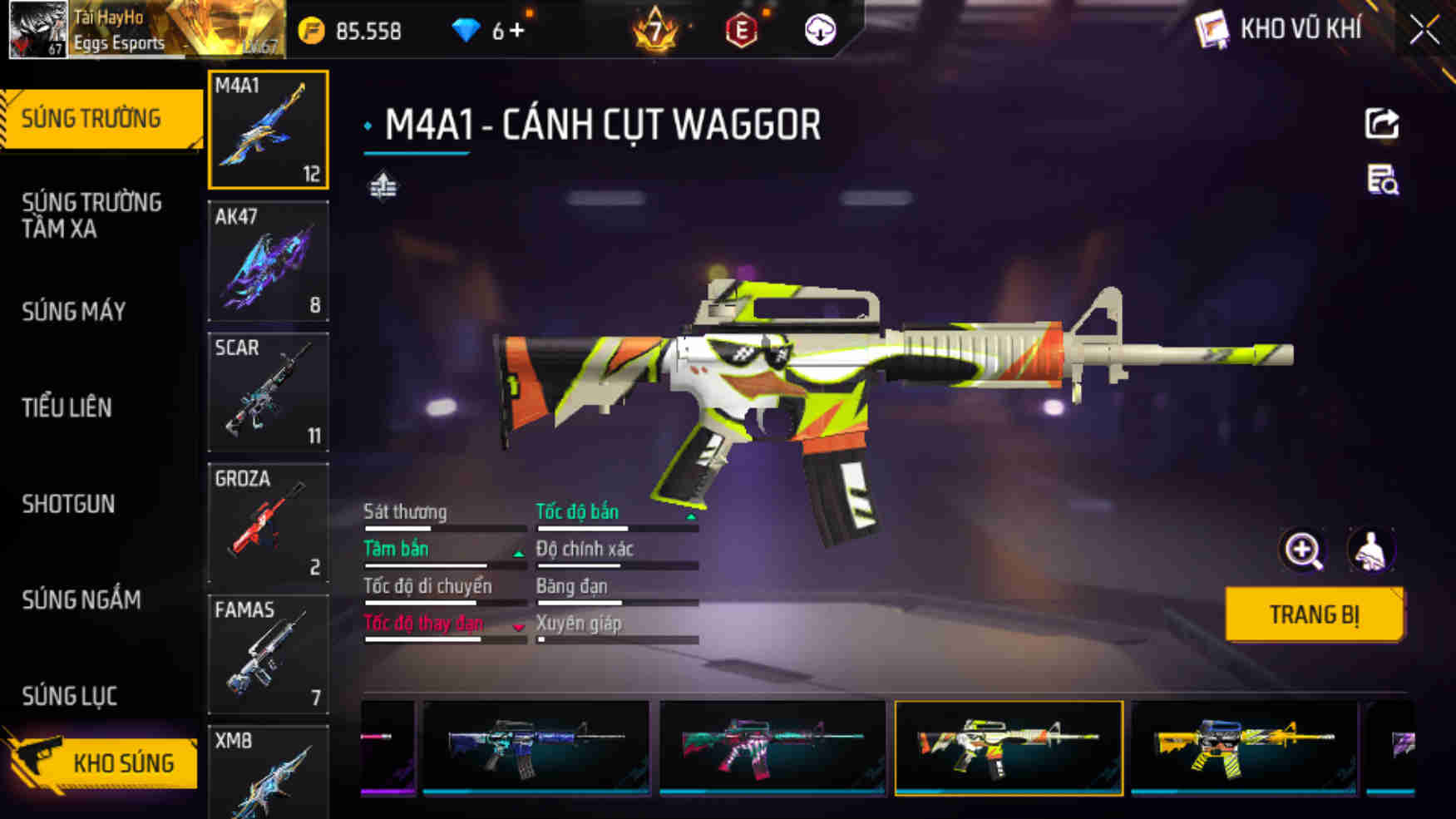Image resolution: width=1456 pixels, height=819 pixels.
Task: Select the yellow and blue M4A1 skin thumbnail
Action: coord(1243,747)
